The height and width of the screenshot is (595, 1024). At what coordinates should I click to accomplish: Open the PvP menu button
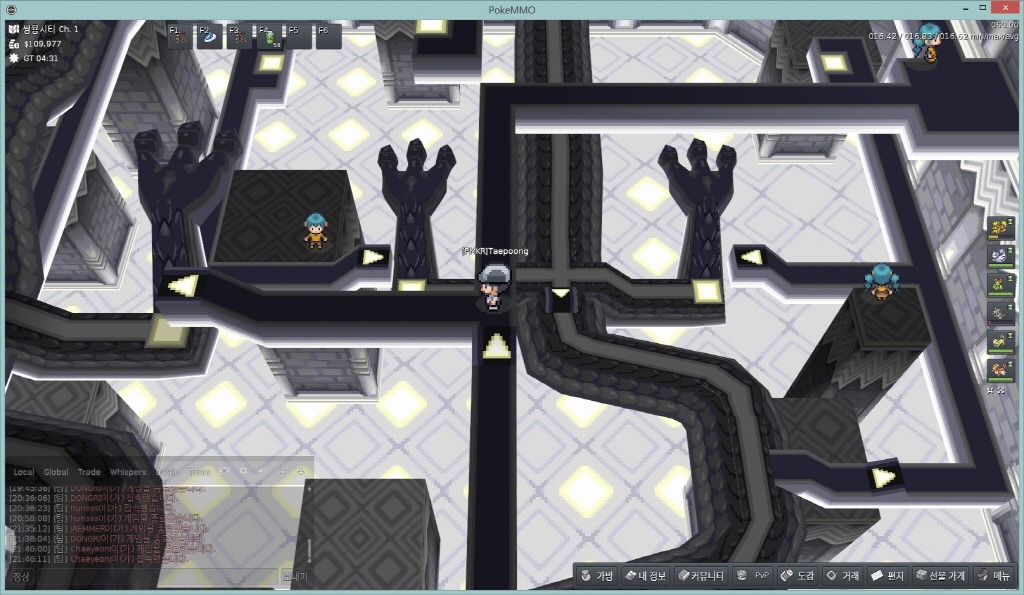(753, 576)
